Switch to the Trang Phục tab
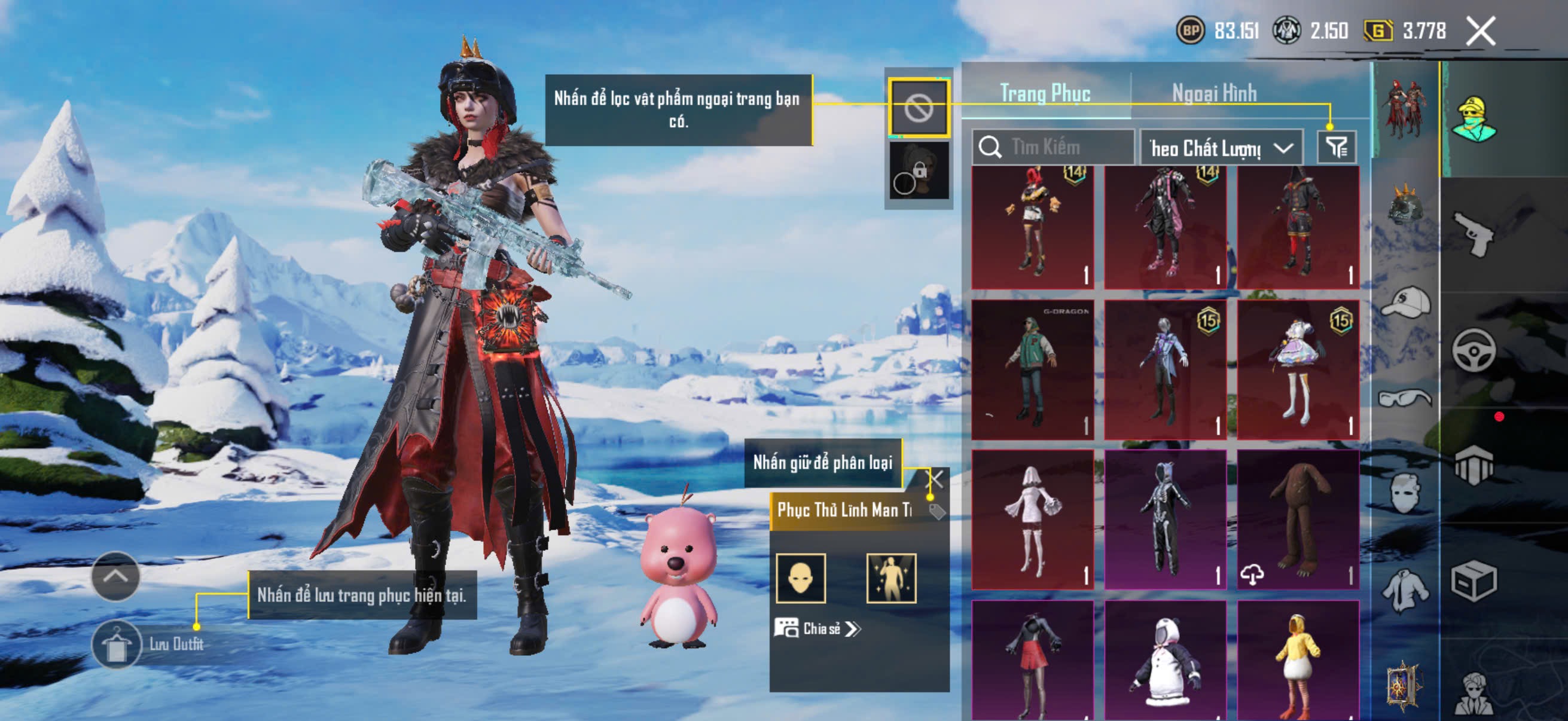The width and height of the screenshot is (1568, 721). point(1045,94)
